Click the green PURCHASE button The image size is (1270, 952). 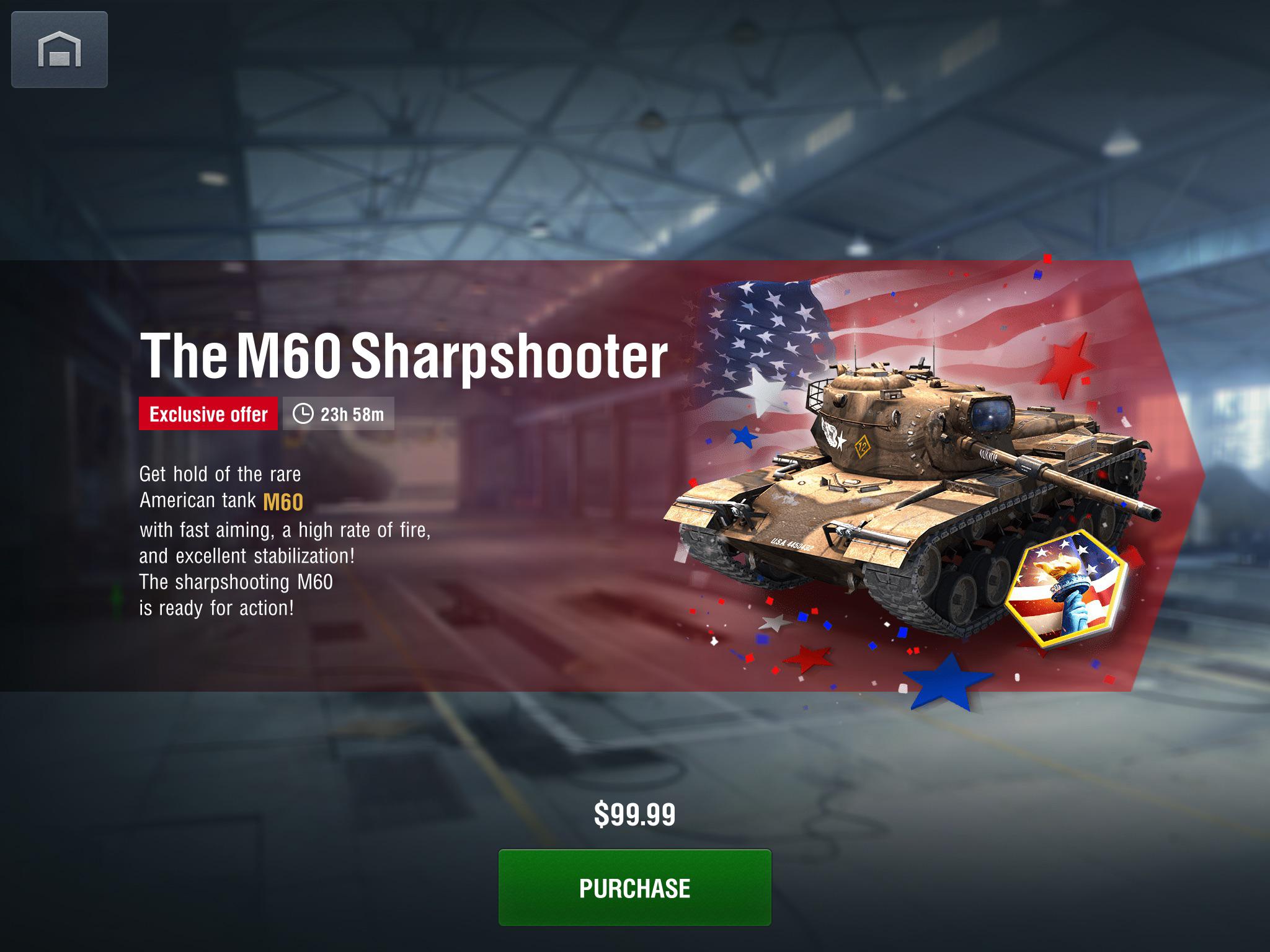(634, 888)
